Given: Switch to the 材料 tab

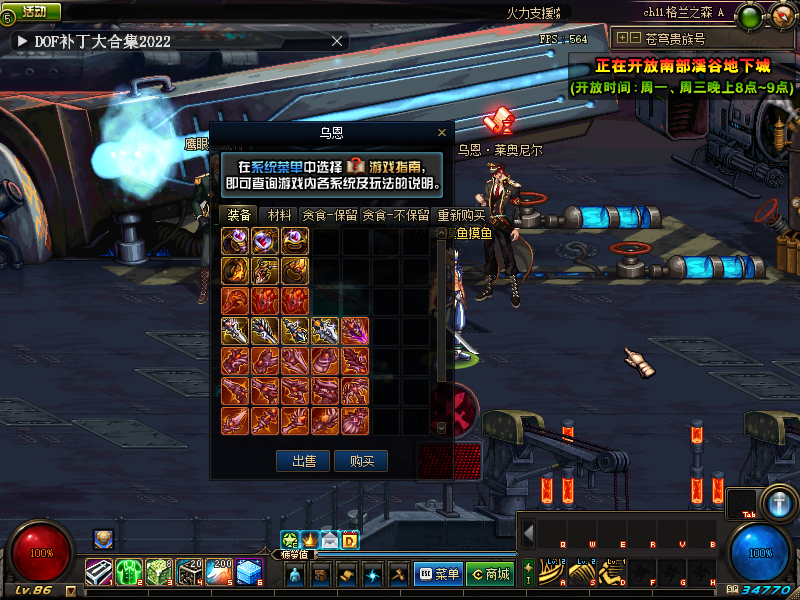Looking at the screenshot, I should tap(280, 215).
